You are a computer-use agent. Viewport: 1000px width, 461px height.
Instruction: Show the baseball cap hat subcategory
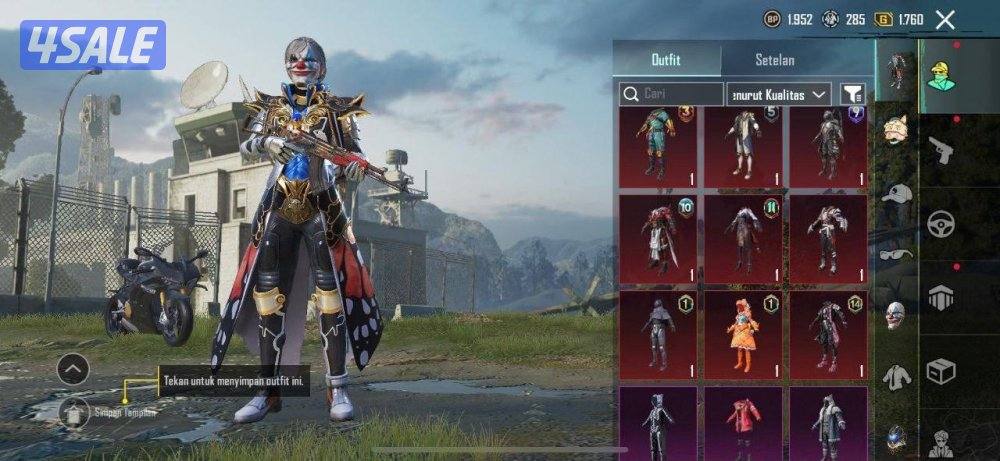click(897, 193)
